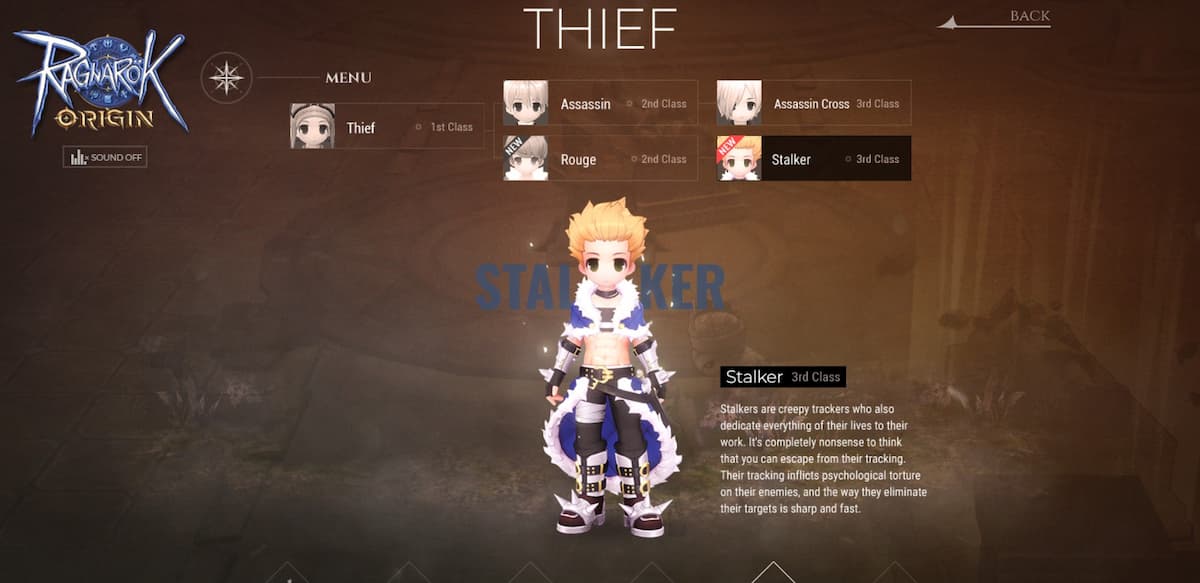Select the Stalker 3rd Class entry
Screen dimensions: 1200x583
[x=813, y=159]
